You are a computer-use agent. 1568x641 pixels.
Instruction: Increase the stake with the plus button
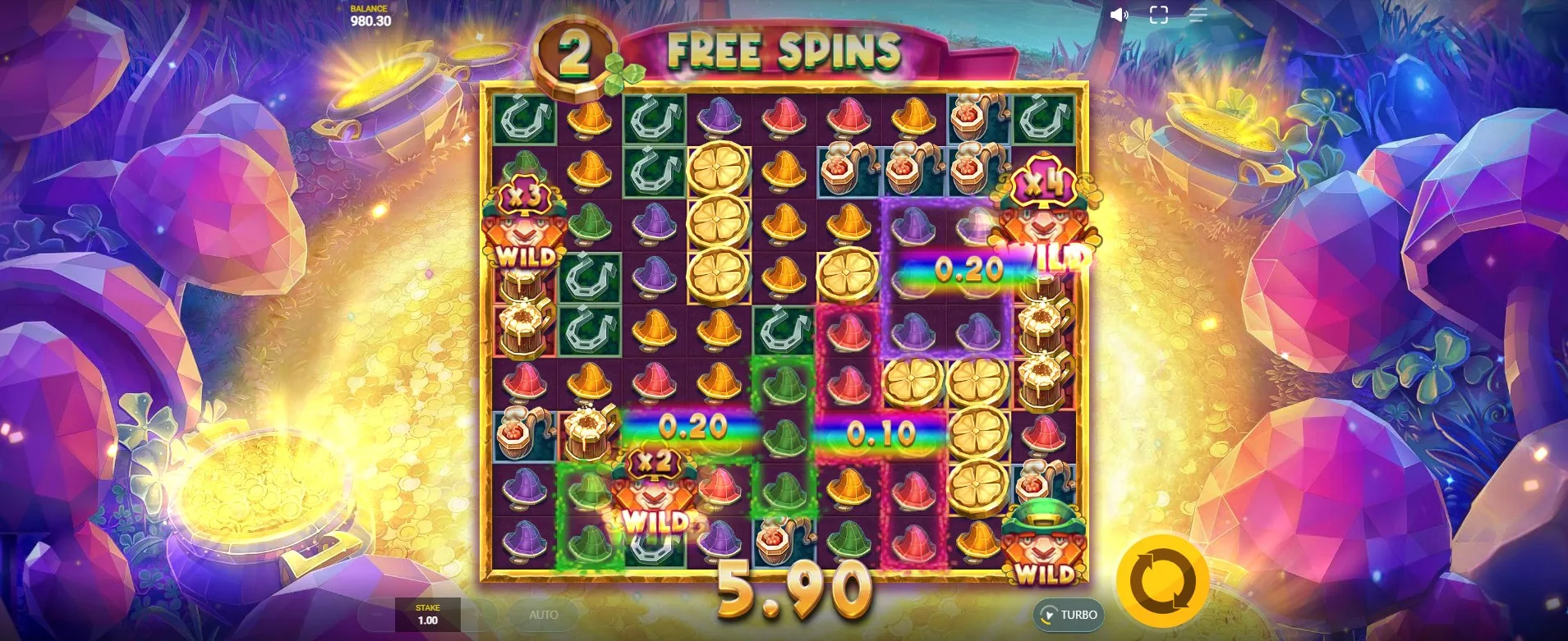481,615
